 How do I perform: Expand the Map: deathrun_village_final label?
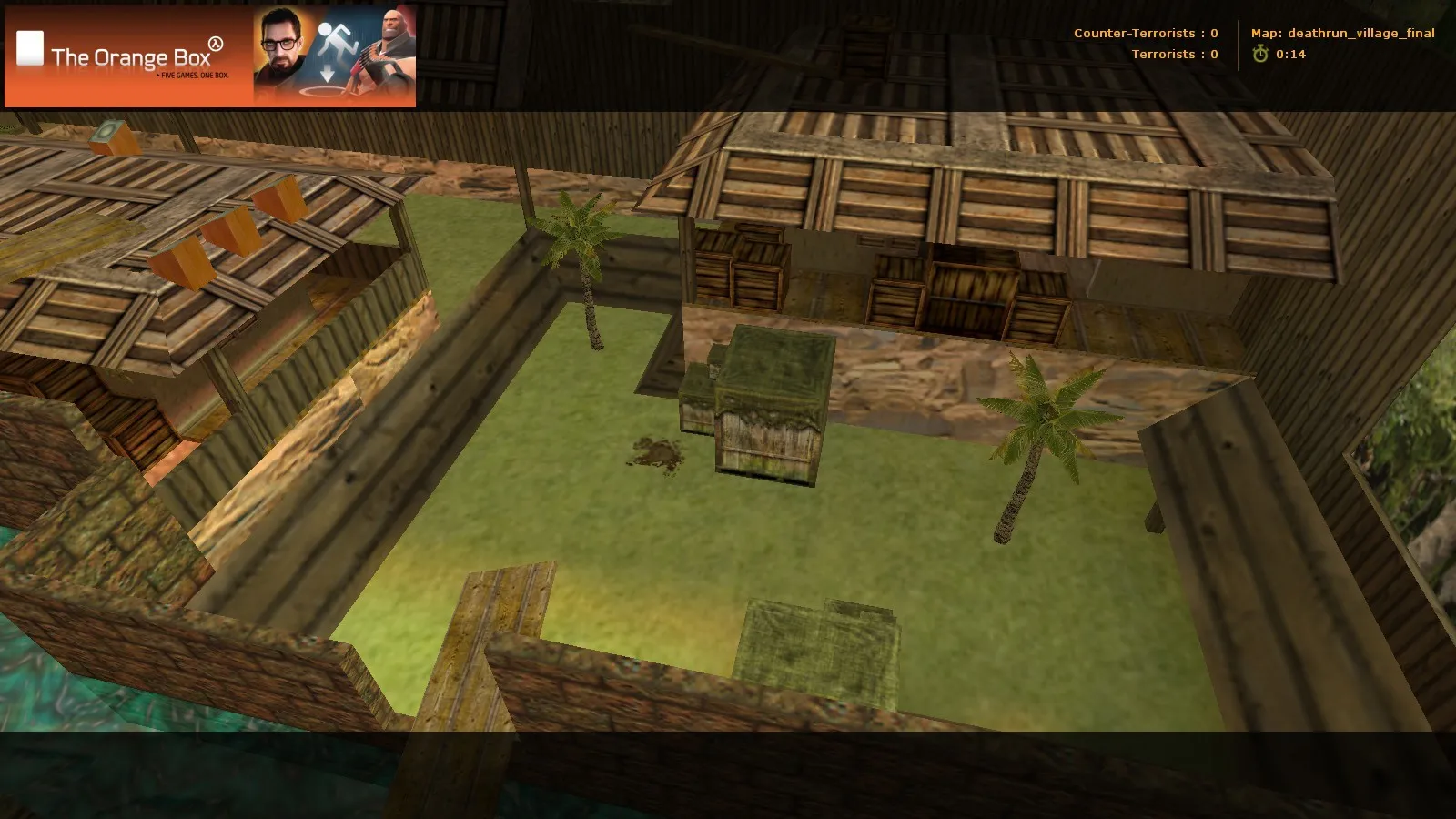pos(1342,33)
